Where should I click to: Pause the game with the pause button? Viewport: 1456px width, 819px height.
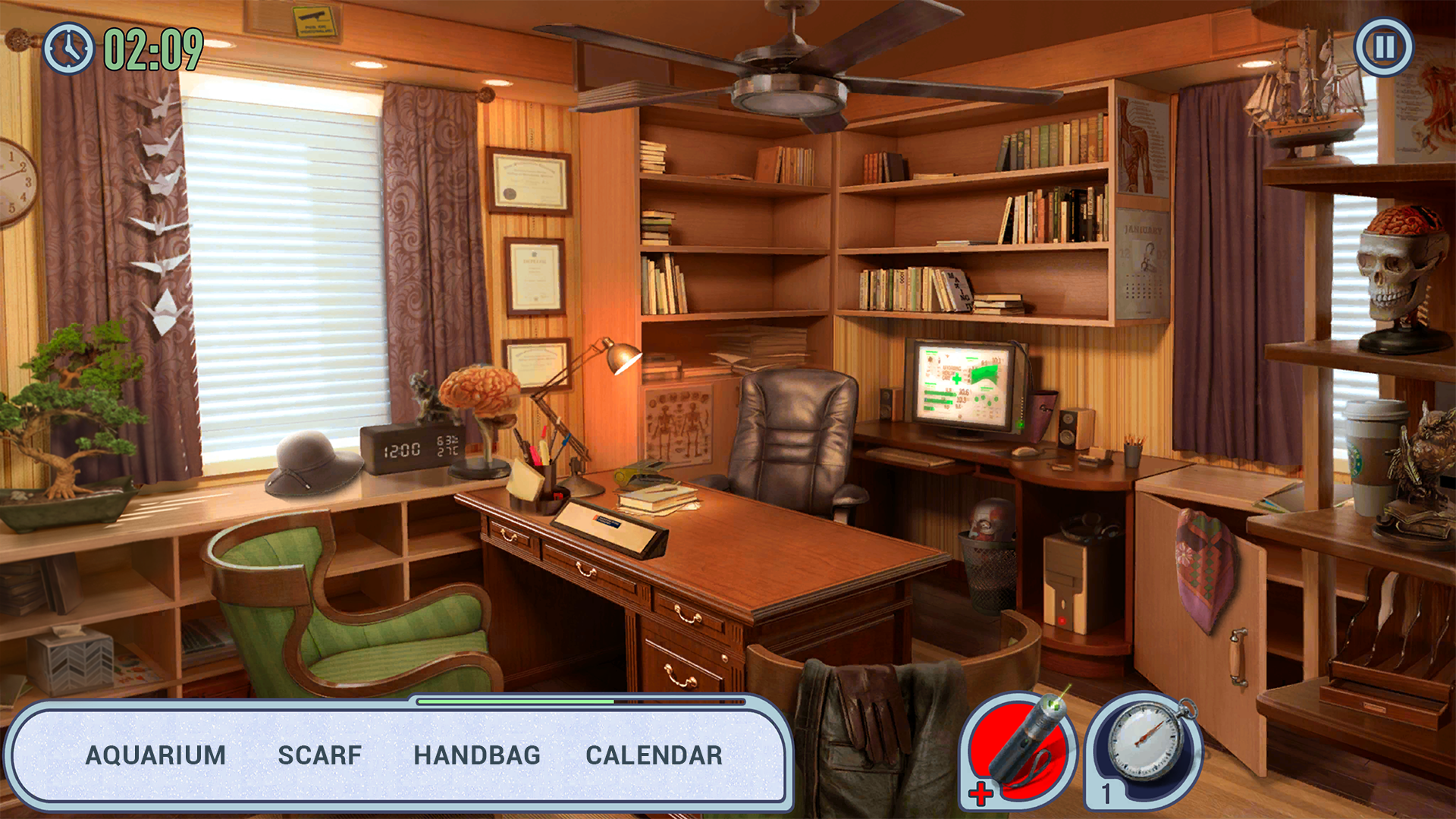[1384, 47]
